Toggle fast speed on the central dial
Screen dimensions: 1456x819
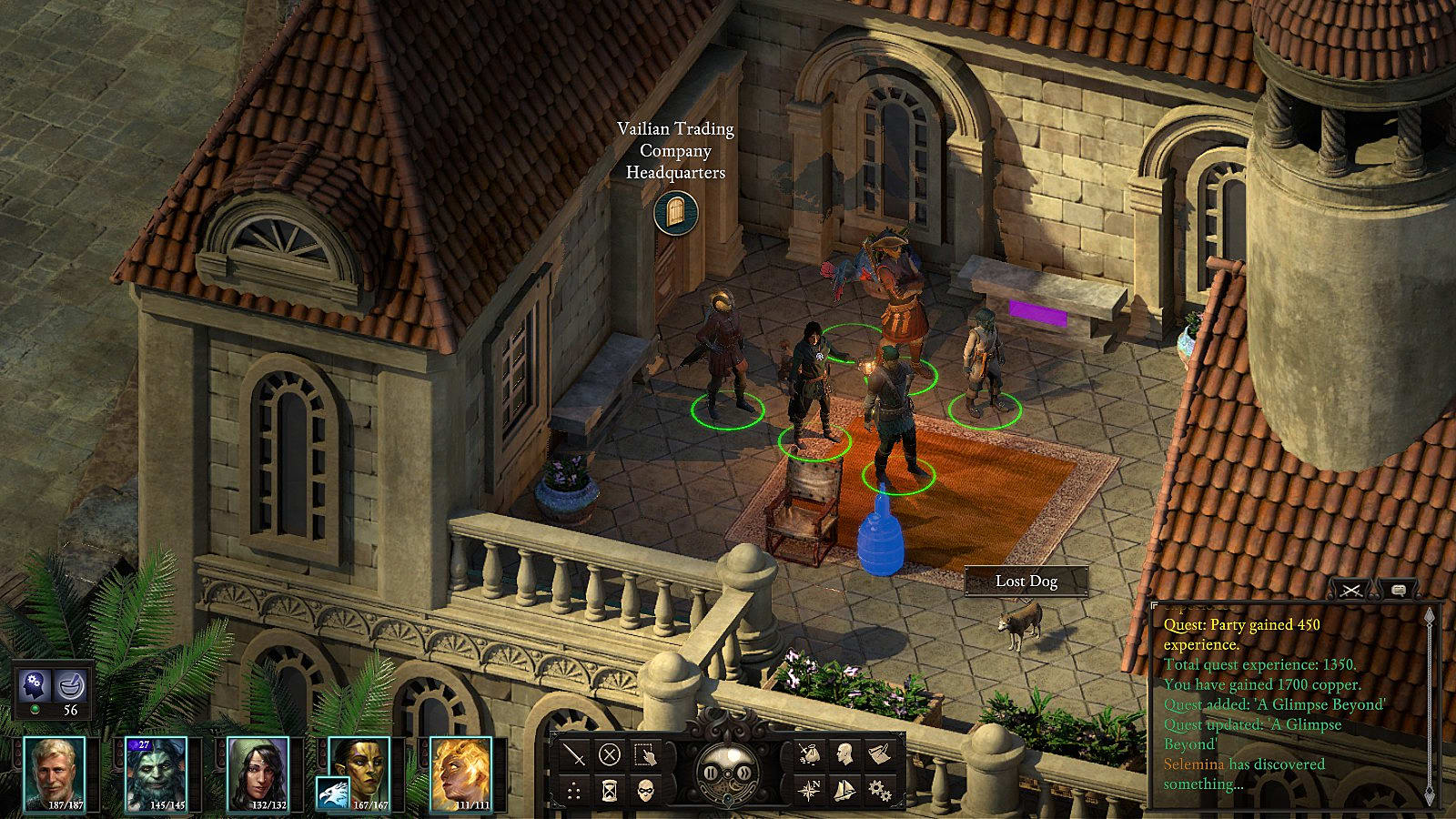tap(743, 773)
